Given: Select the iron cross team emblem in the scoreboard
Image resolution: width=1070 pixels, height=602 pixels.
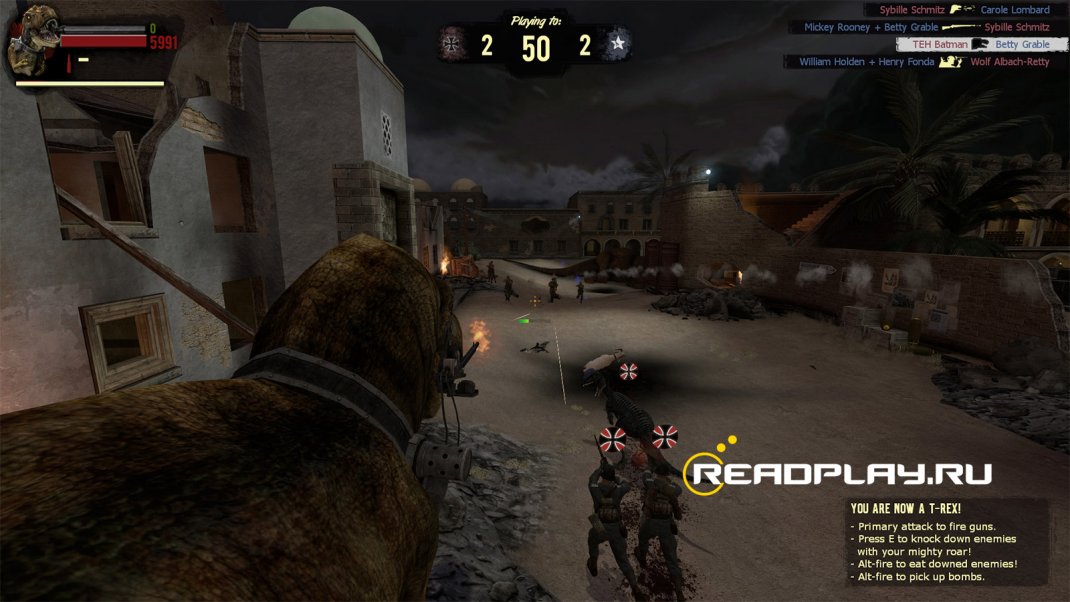Looking at the screenshot, I should [452, 44].
